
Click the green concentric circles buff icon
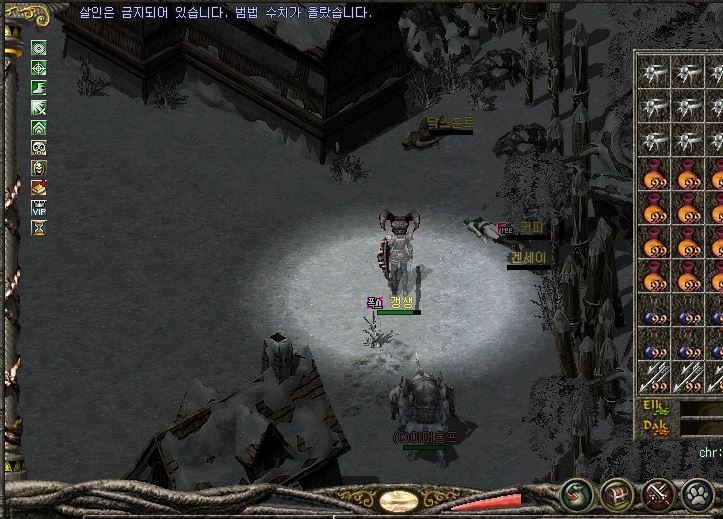point(39,47)
